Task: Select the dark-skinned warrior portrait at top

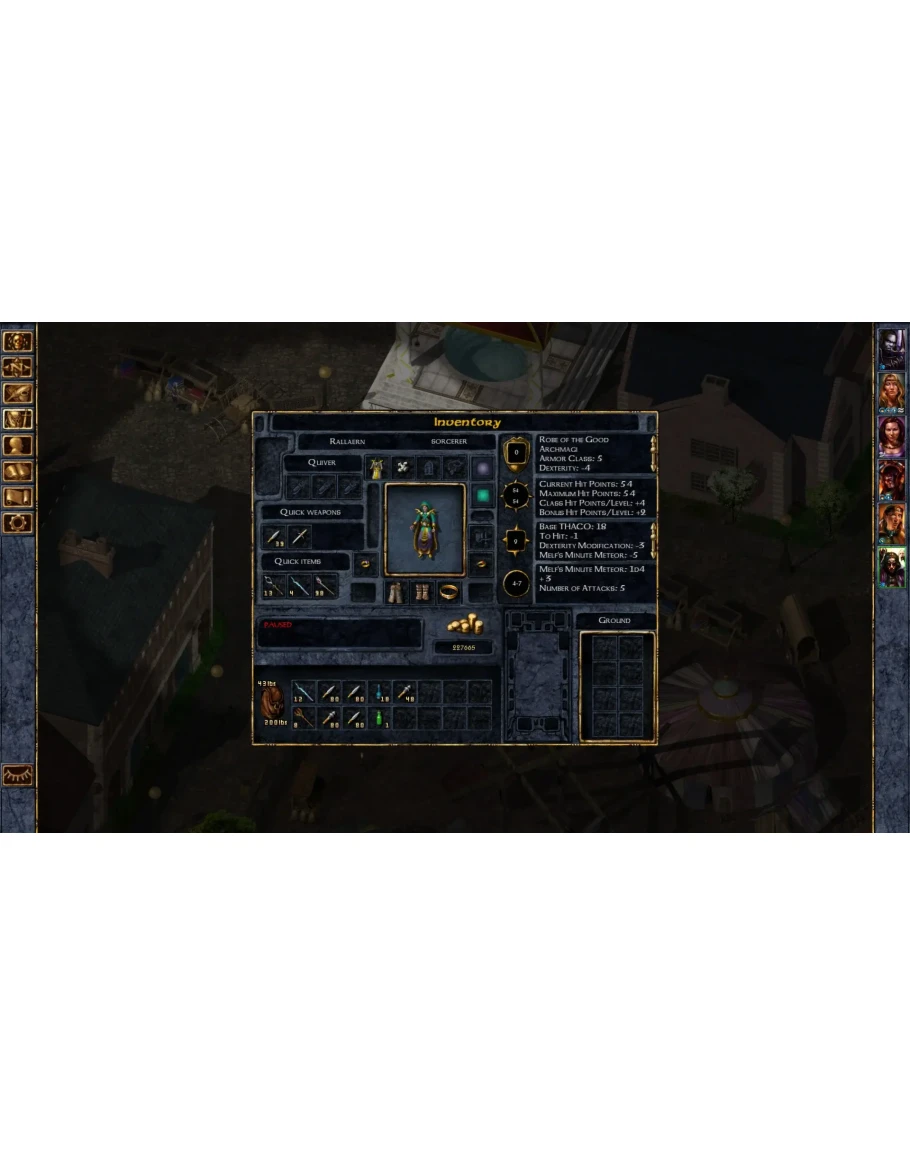Action: pos(891,347)
